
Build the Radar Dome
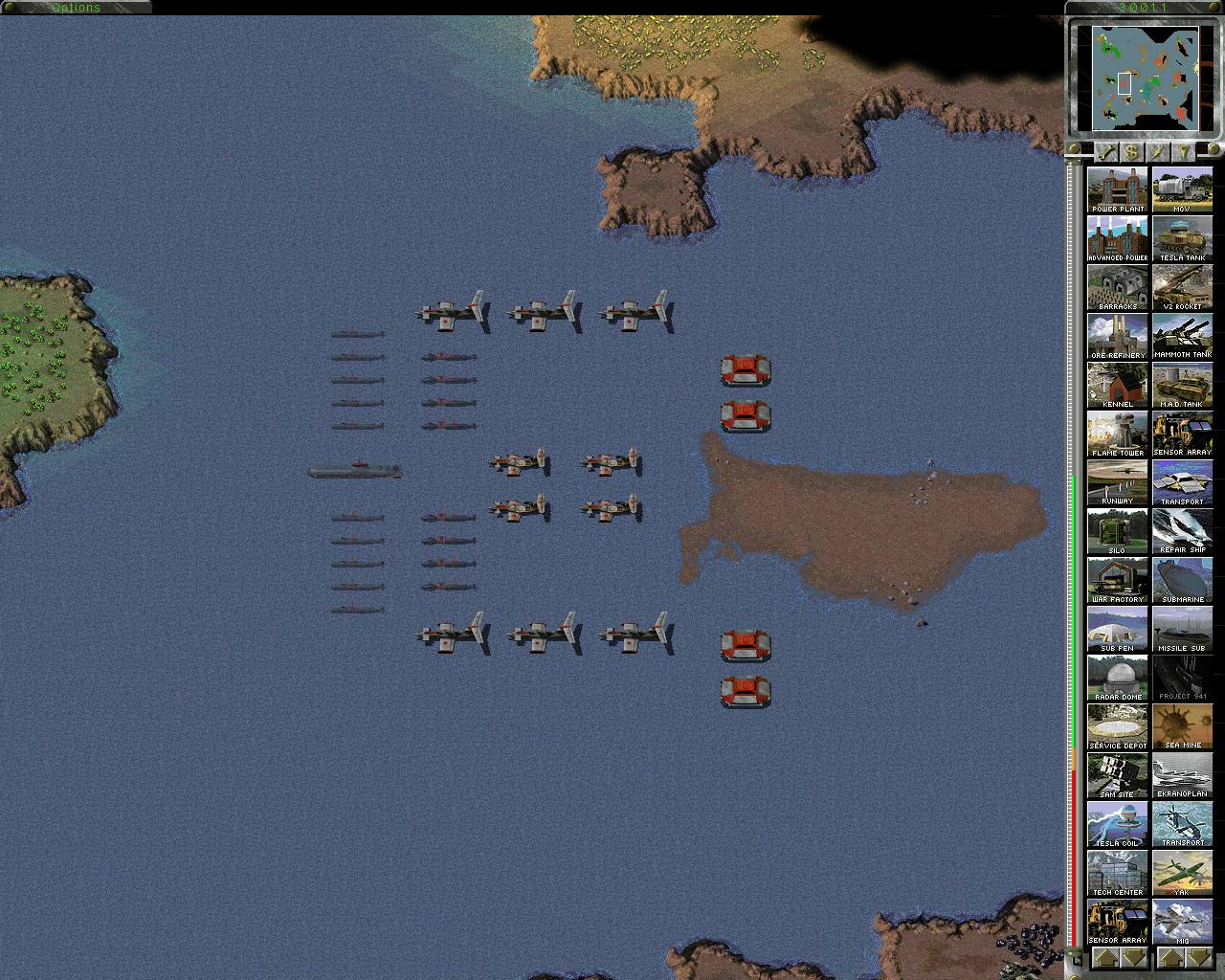coord(1117,676)
